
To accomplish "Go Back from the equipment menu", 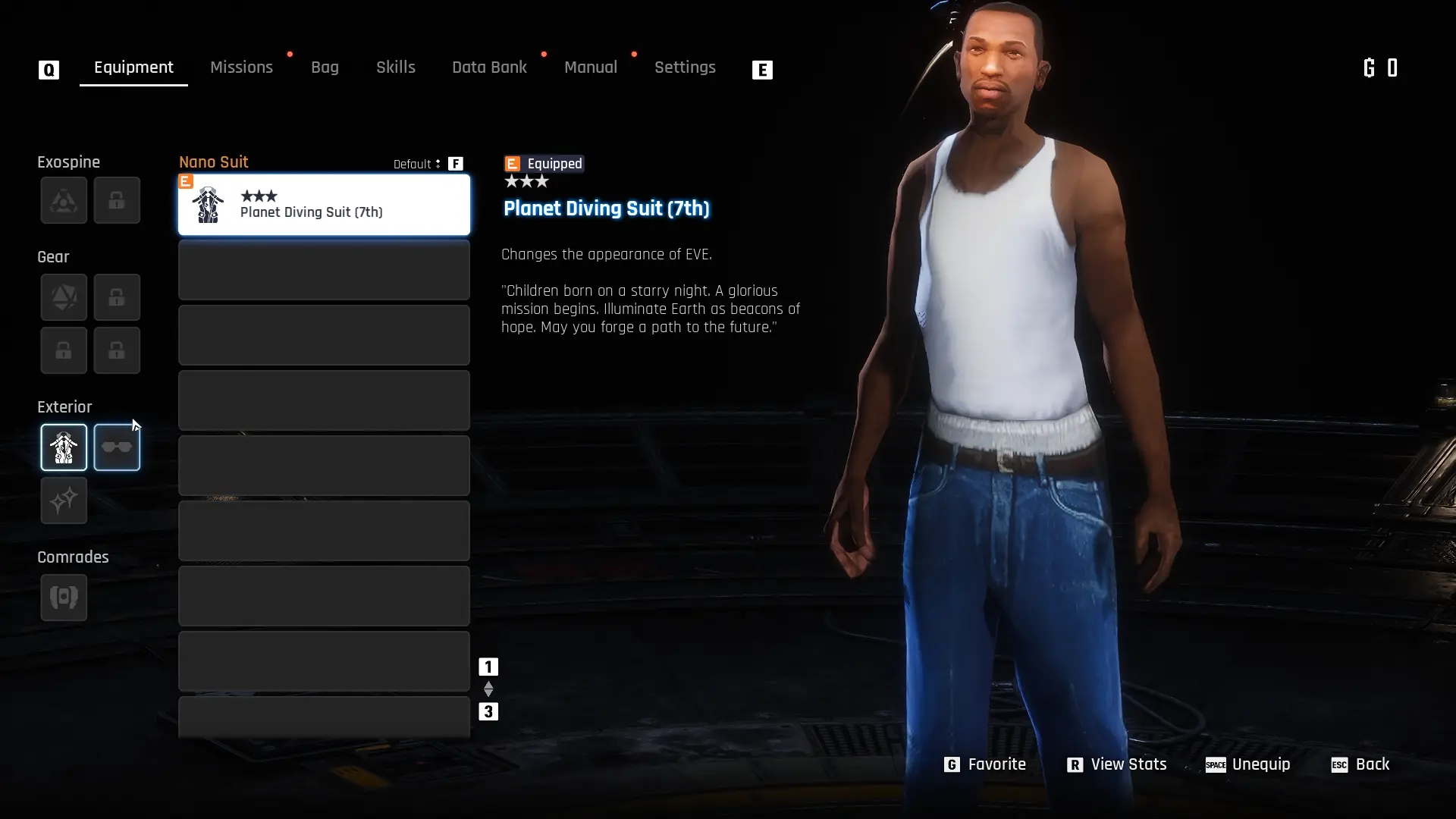I will (x=1360, y=764).
